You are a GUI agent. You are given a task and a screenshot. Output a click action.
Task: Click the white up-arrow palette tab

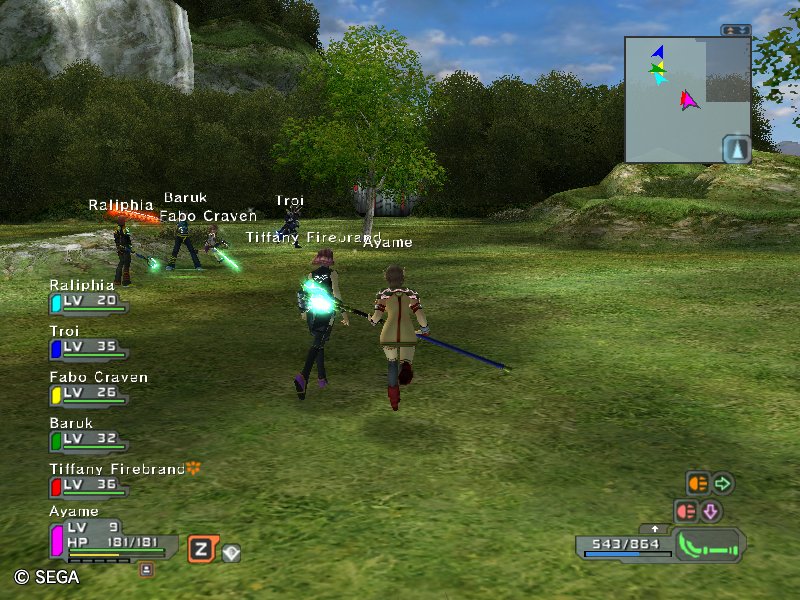[655, 528]
